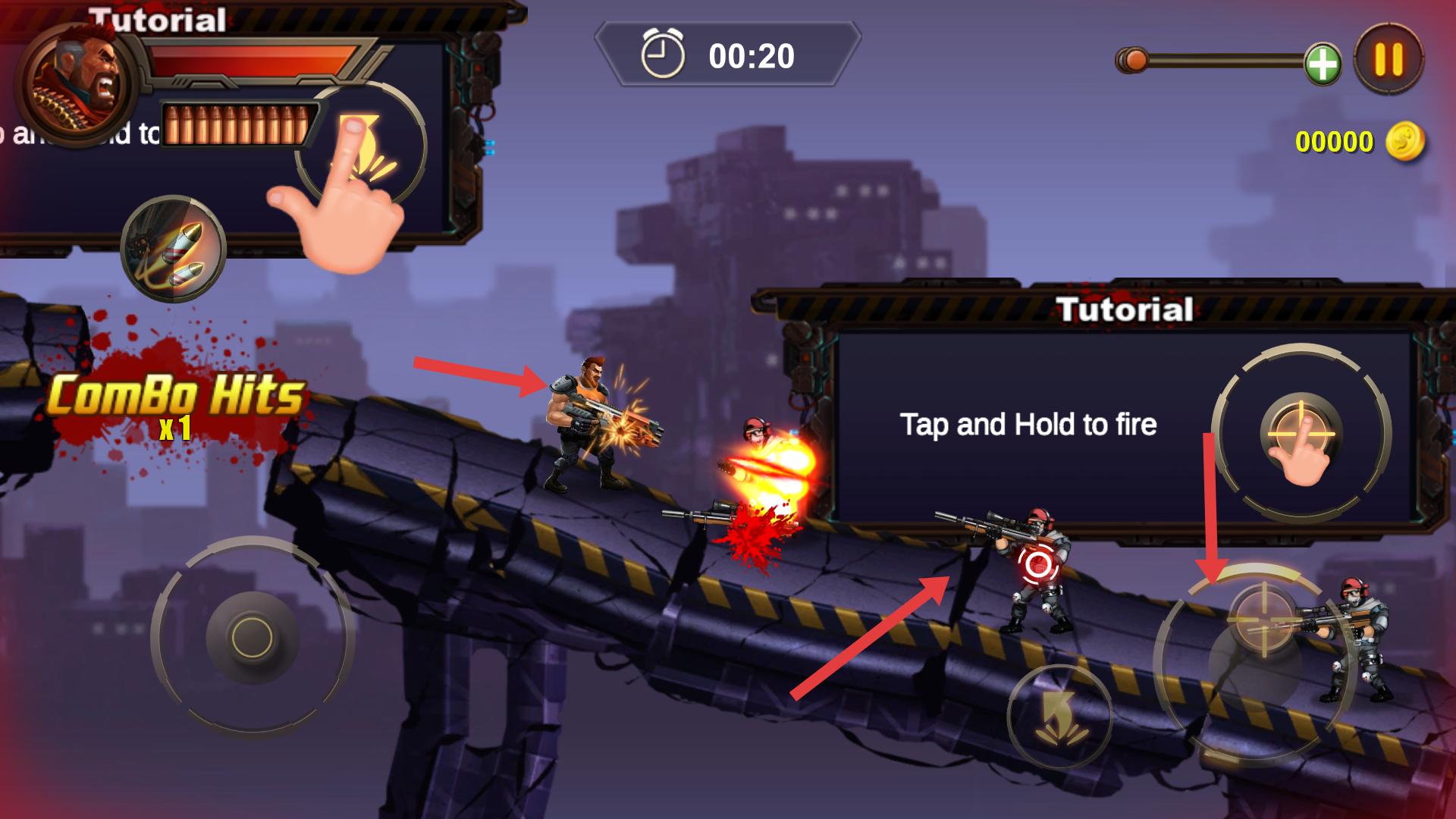The height and width of the screenshot is (819, 1456).
Task: Pause the game
Action: point(1389,60)
